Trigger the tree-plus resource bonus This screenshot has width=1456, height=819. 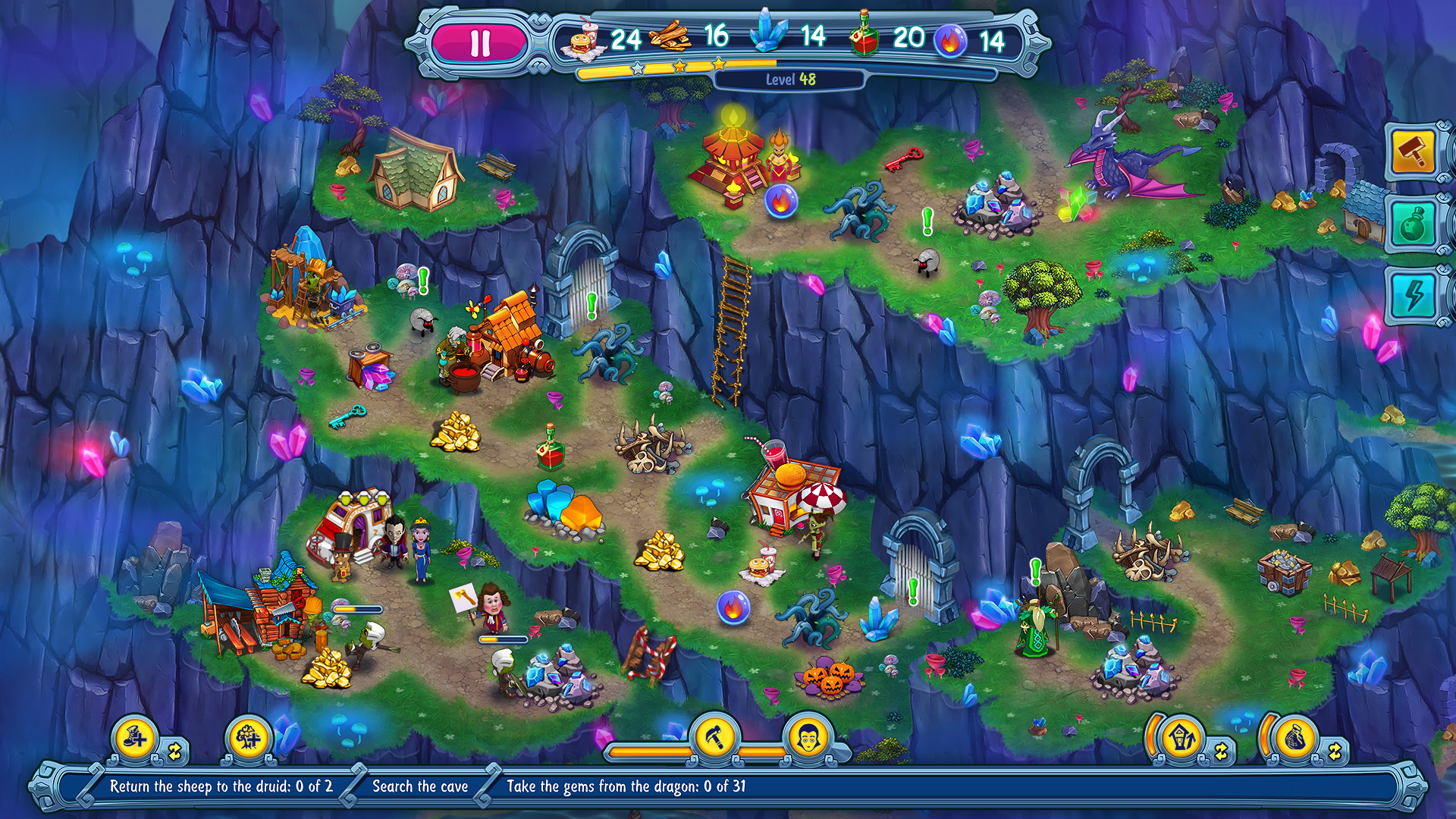(x=249, y=737)
